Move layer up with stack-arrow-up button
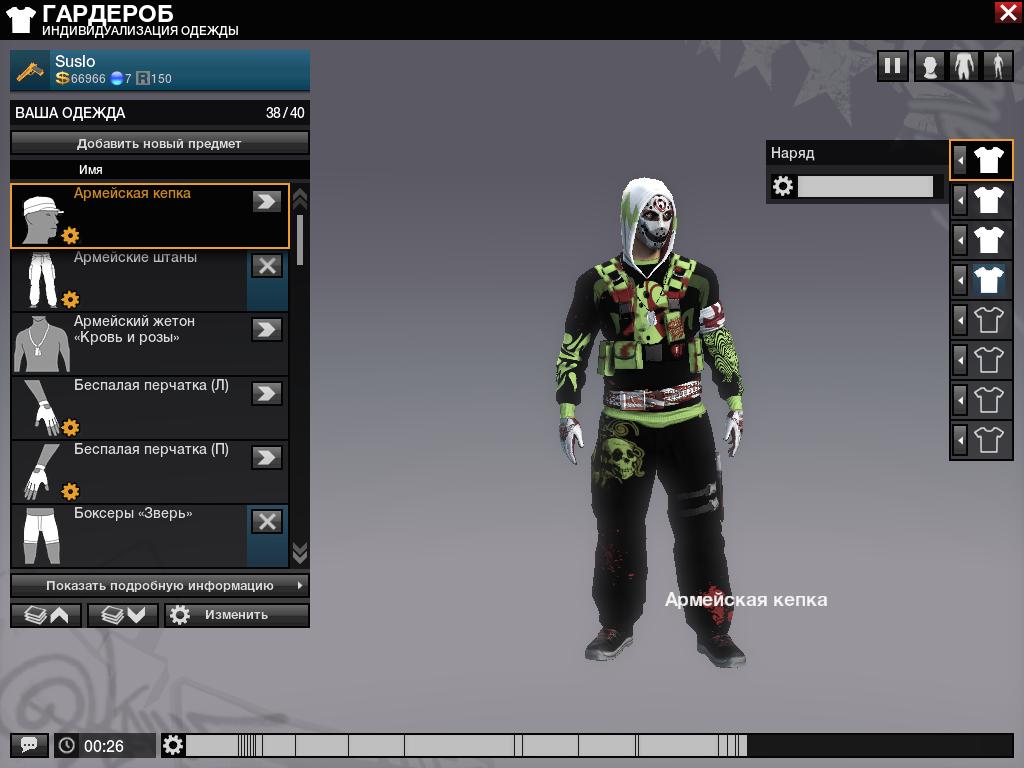The width and height of the screenshot is (1024, 768). click(x=47, y=615)
